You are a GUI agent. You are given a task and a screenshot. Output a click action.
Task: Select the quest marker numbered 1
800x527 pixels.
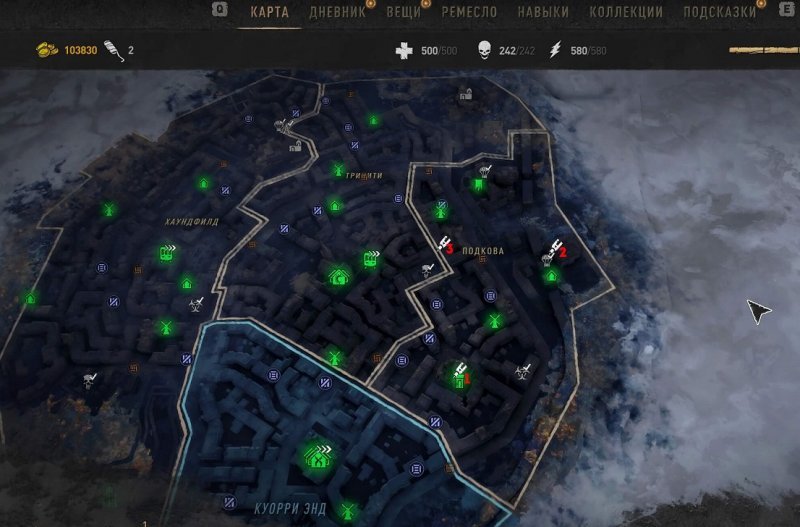pyautogui.click(x=459, y=377)
